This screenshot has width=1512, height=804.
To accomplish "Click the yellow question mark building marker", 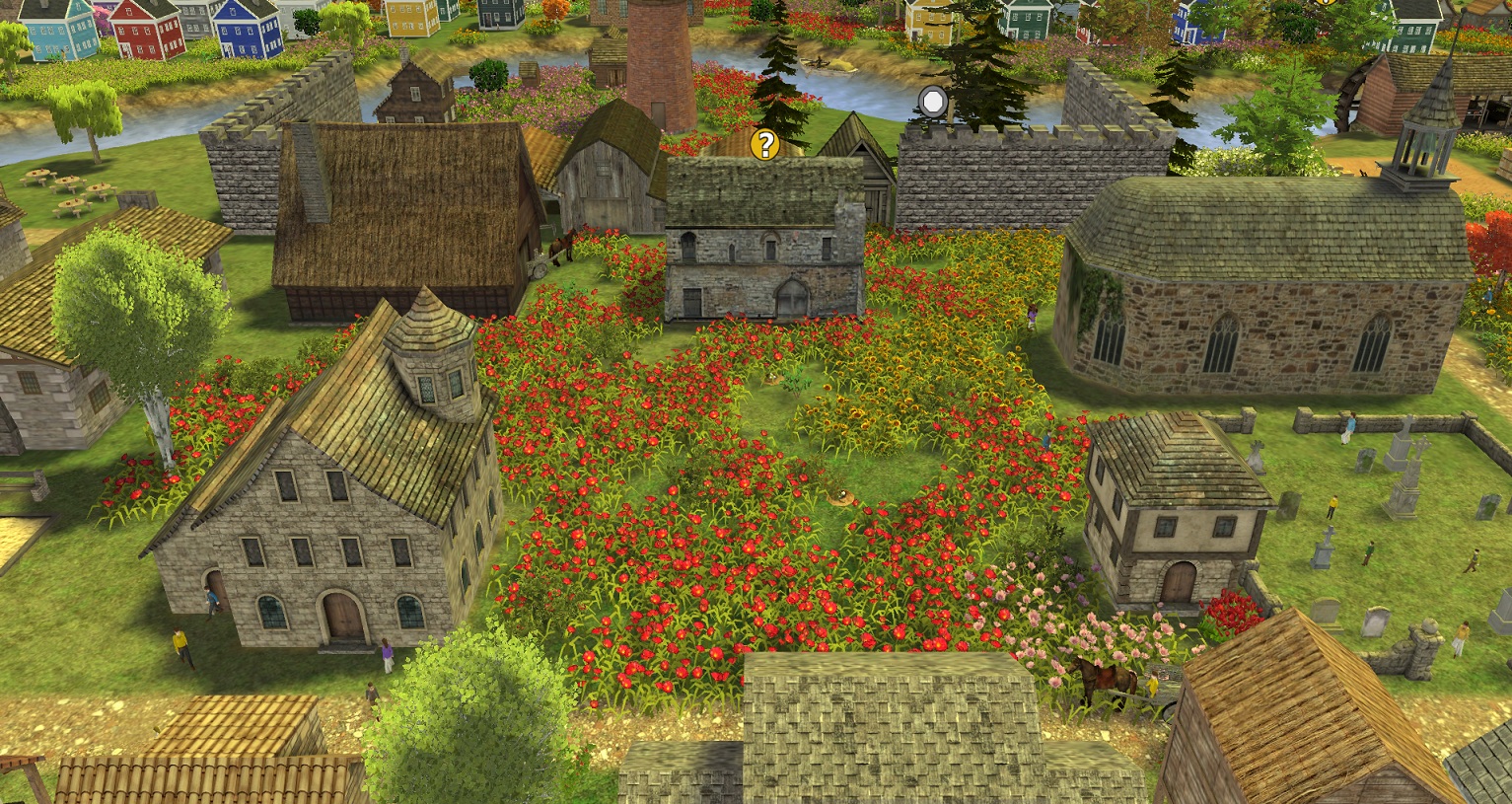I will [764, 145].
